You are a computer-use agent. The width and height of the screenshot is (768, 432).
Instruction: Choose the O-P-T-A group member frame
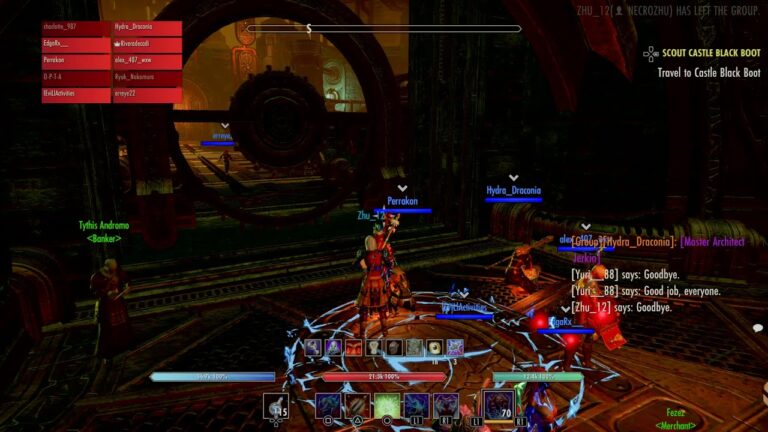coord(76,78)
